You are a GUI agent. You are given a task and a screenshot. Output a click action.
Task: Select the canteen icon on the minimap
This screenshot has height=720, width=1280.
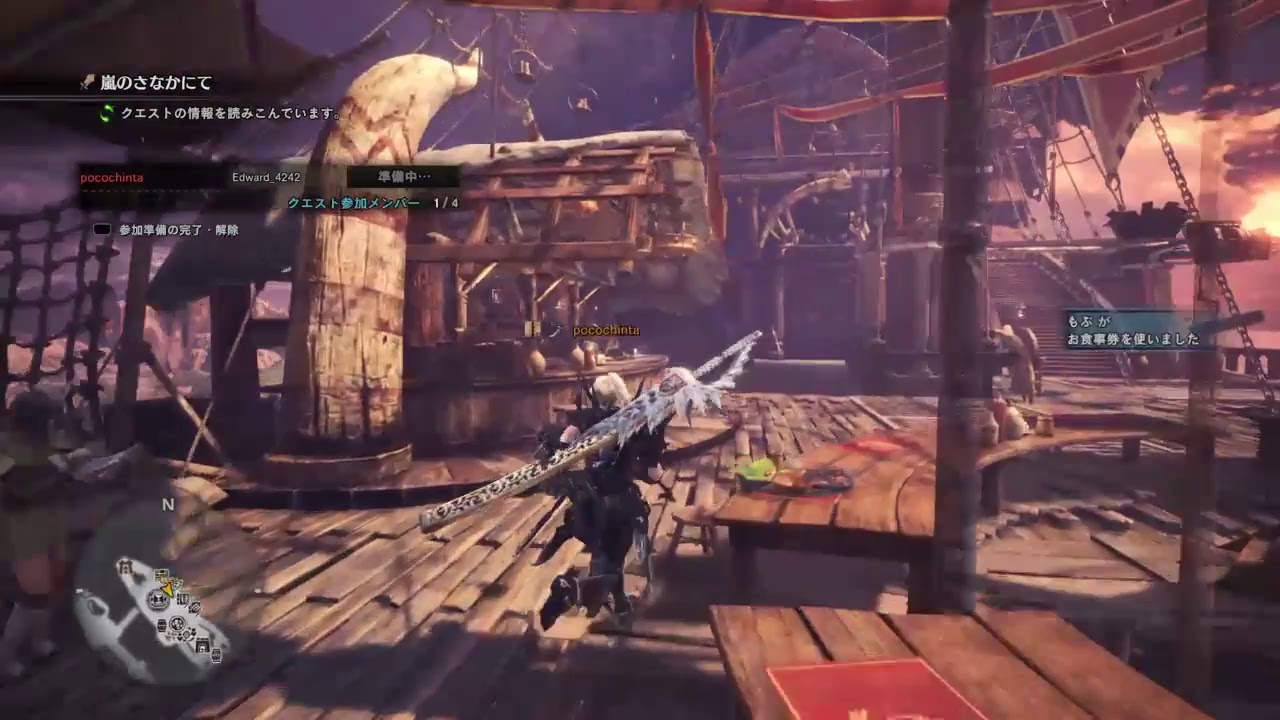click(177, 624)
